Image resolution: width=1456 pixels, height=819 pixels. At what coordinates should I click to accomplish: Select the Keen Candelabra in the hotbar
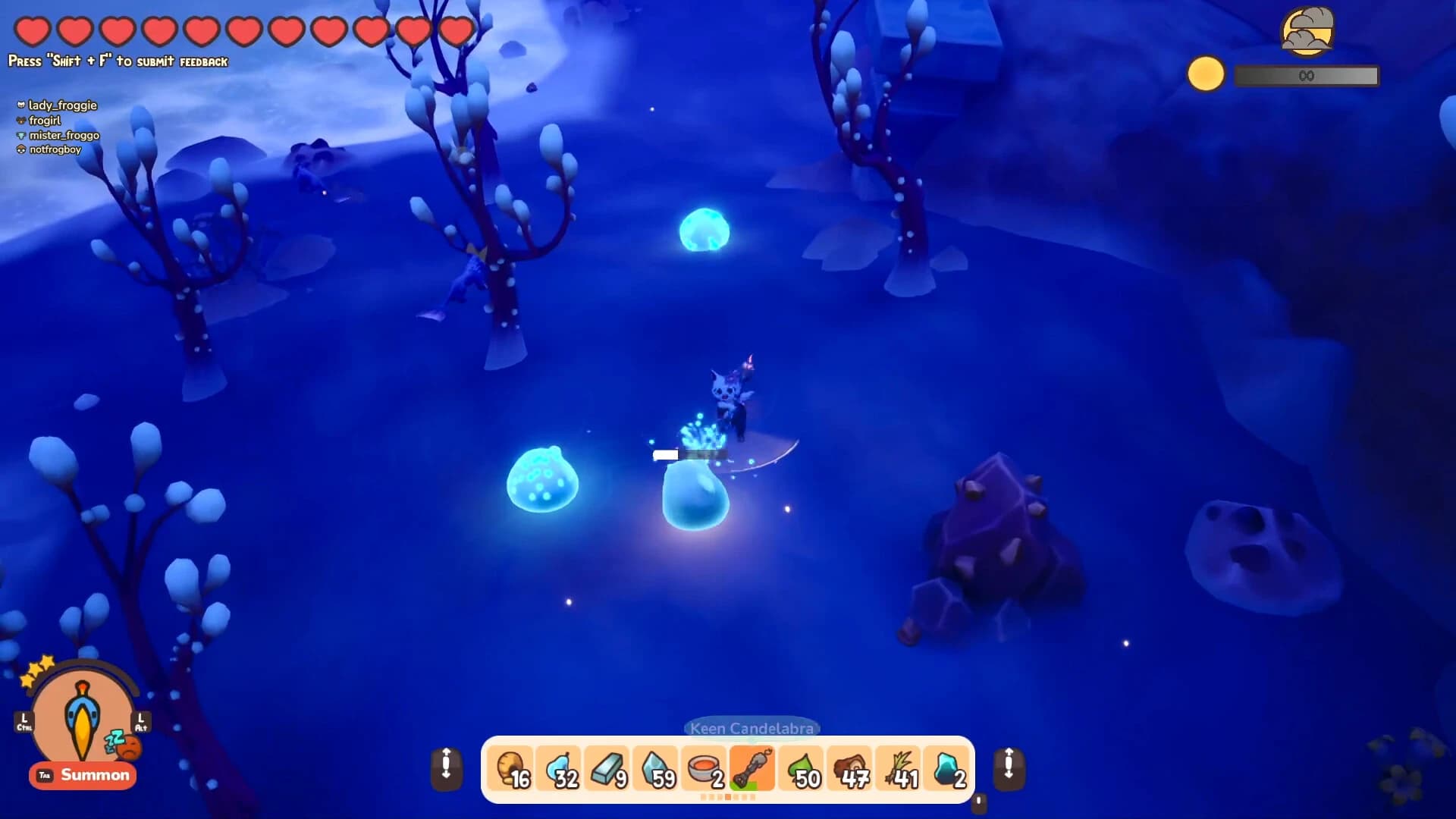tap(753, 770)
